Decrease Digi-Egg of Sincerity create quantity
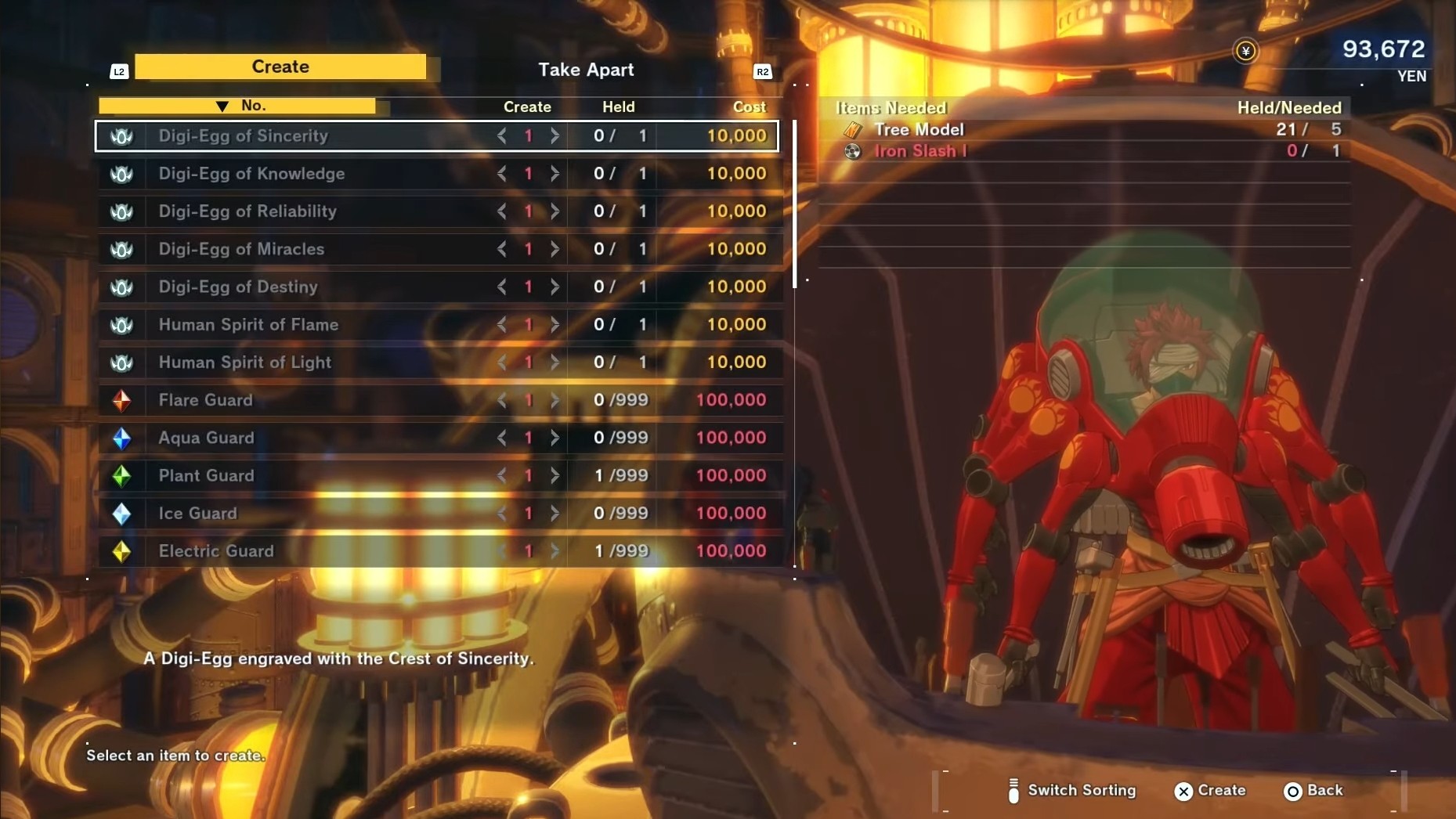Screen dimensions: 1456x819 point(502,136)
